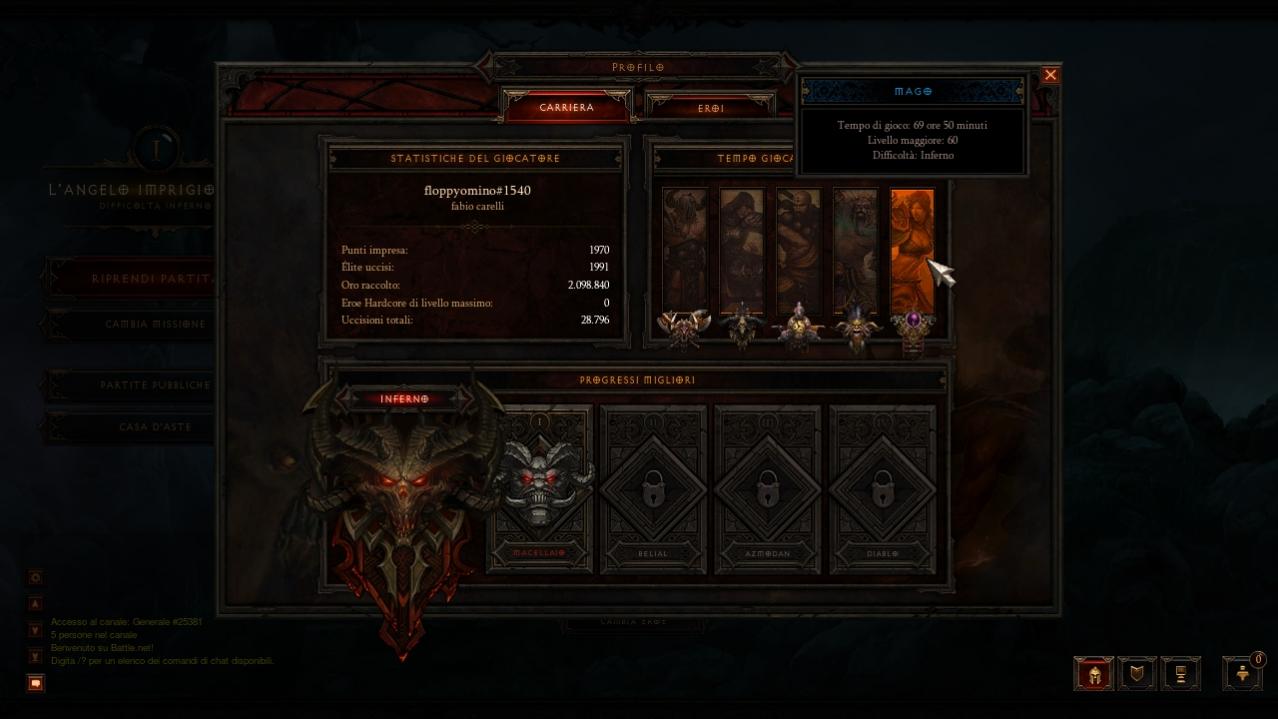This screenshot has height=719, width=1278.
Task: Select the locked Azmodan progress tile
Action: tap(768, 488)
